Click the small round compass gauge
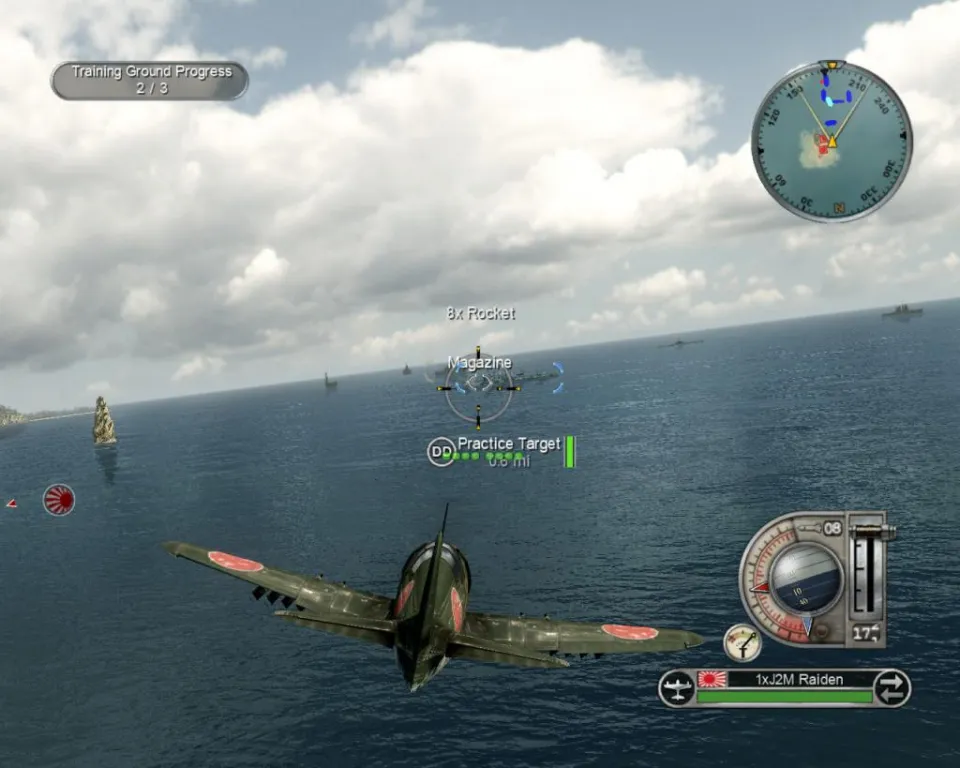Image resolution: width=960 pixels, height=768 pixels. point(742,642)
